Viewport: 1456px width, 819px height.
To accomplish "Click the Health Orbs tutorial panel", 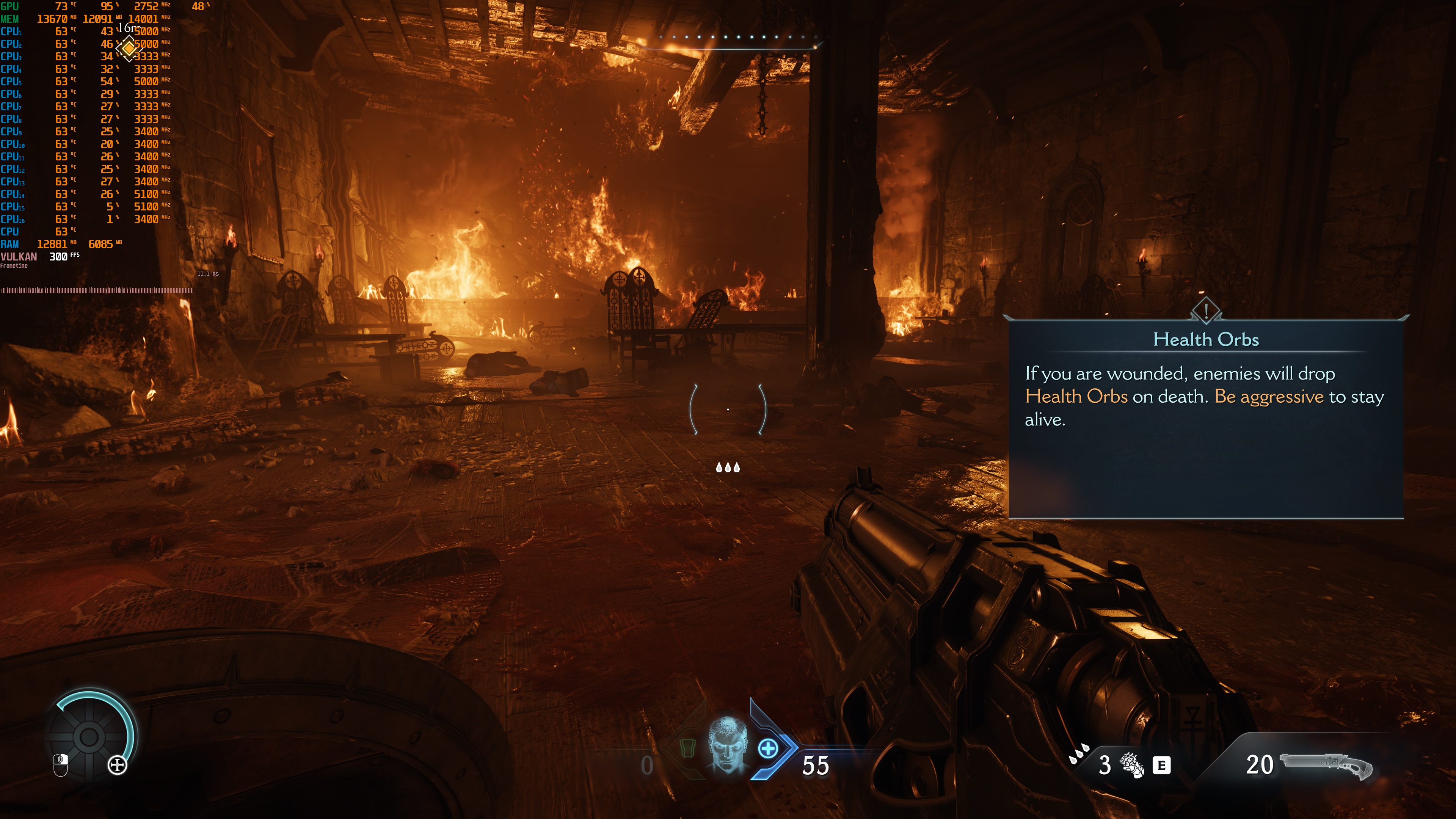I will tap(1206, 418).
